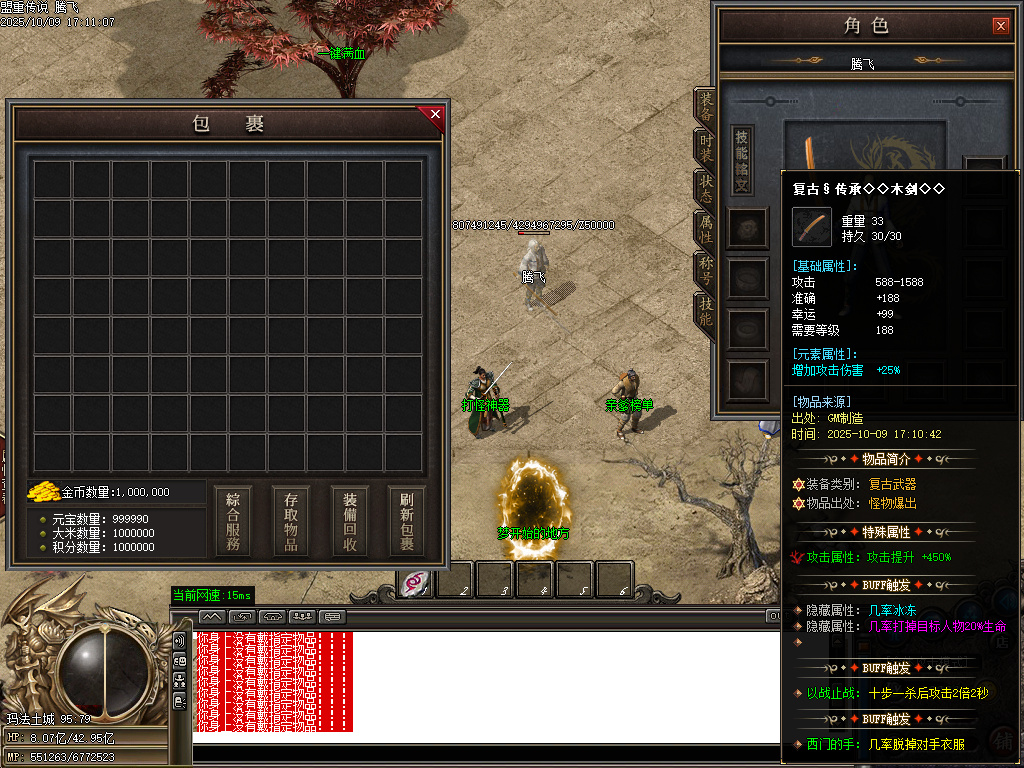This screenshot has height=768, width=1024.
Task: Refresh the bag with 刷新包裹
Action: [x=407, y=521]
